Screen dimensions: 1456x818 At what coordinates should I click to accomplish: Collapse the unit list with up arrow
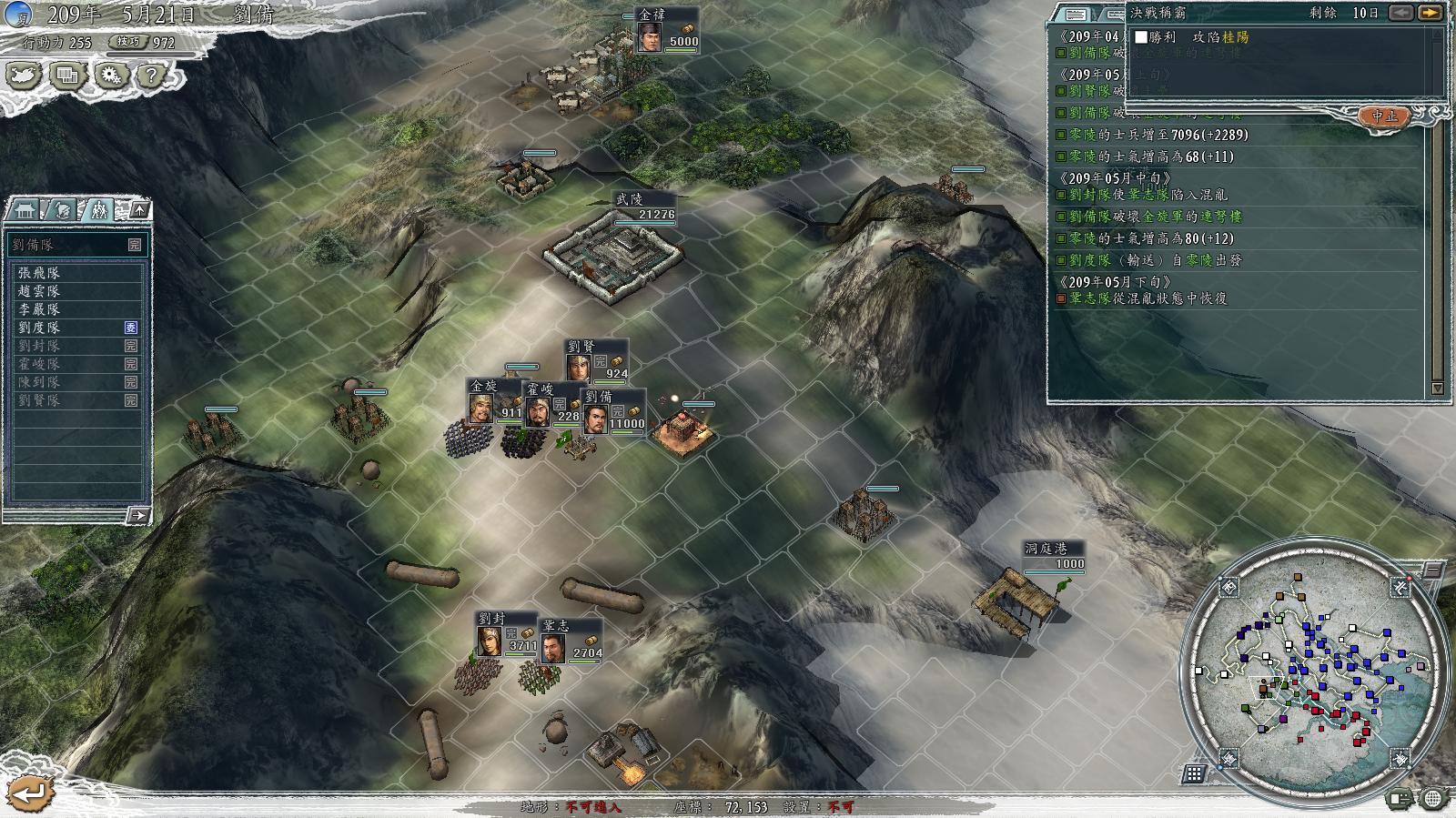(x=139, y=210)
